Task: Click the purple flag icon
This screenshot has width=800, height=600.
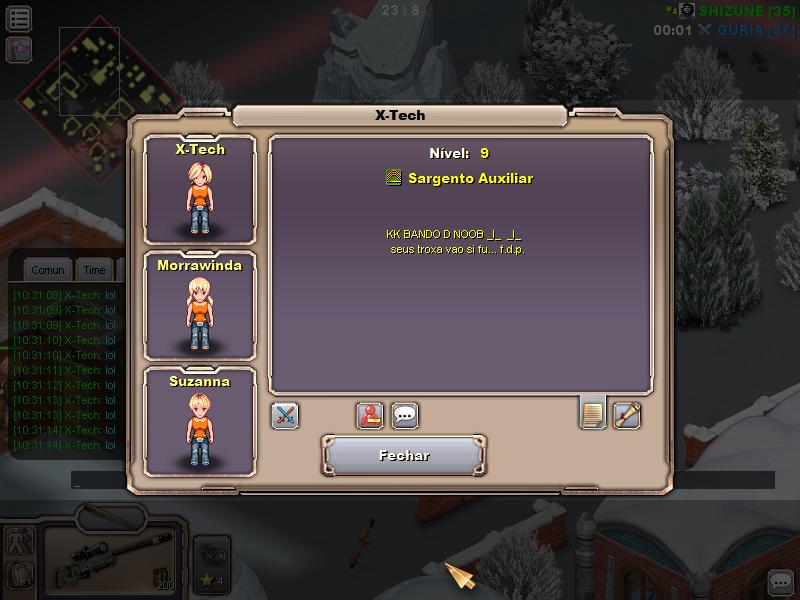Action: coord(19,49)
